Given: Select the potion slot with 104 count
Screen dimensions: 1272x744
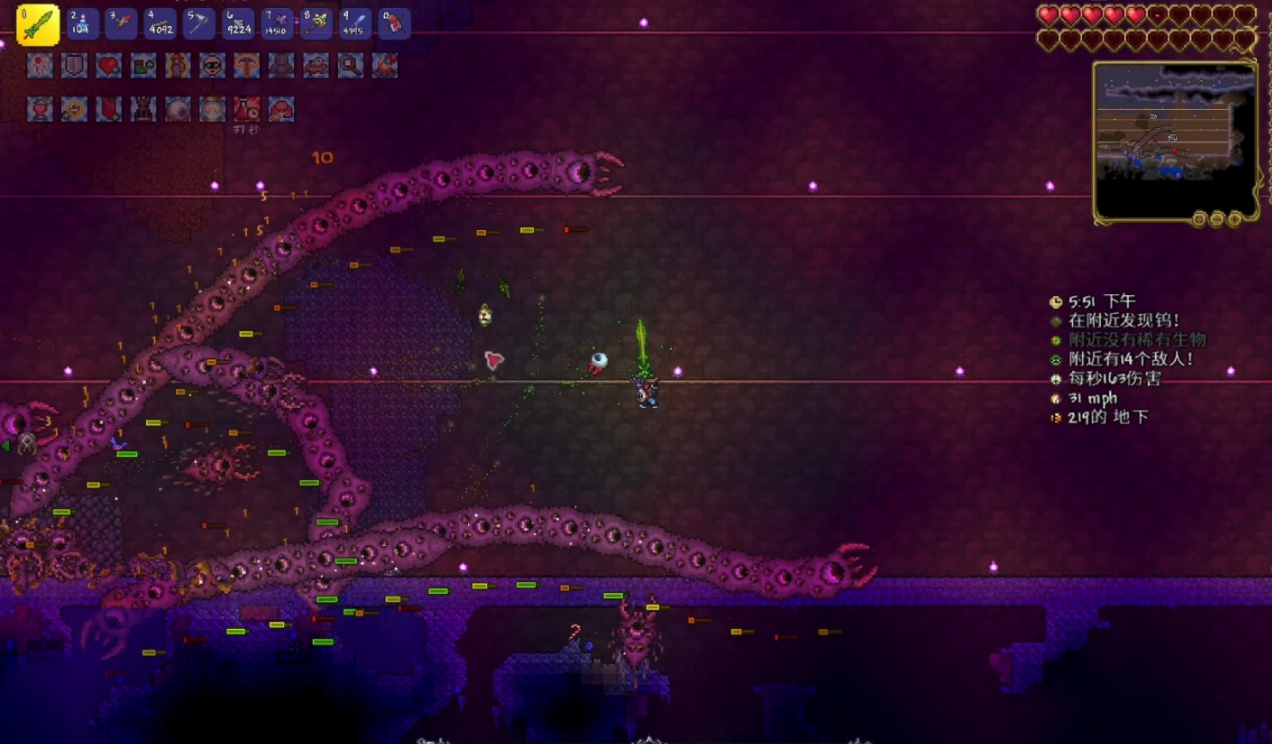Looking at the screenshot, I should click(83, 23).
